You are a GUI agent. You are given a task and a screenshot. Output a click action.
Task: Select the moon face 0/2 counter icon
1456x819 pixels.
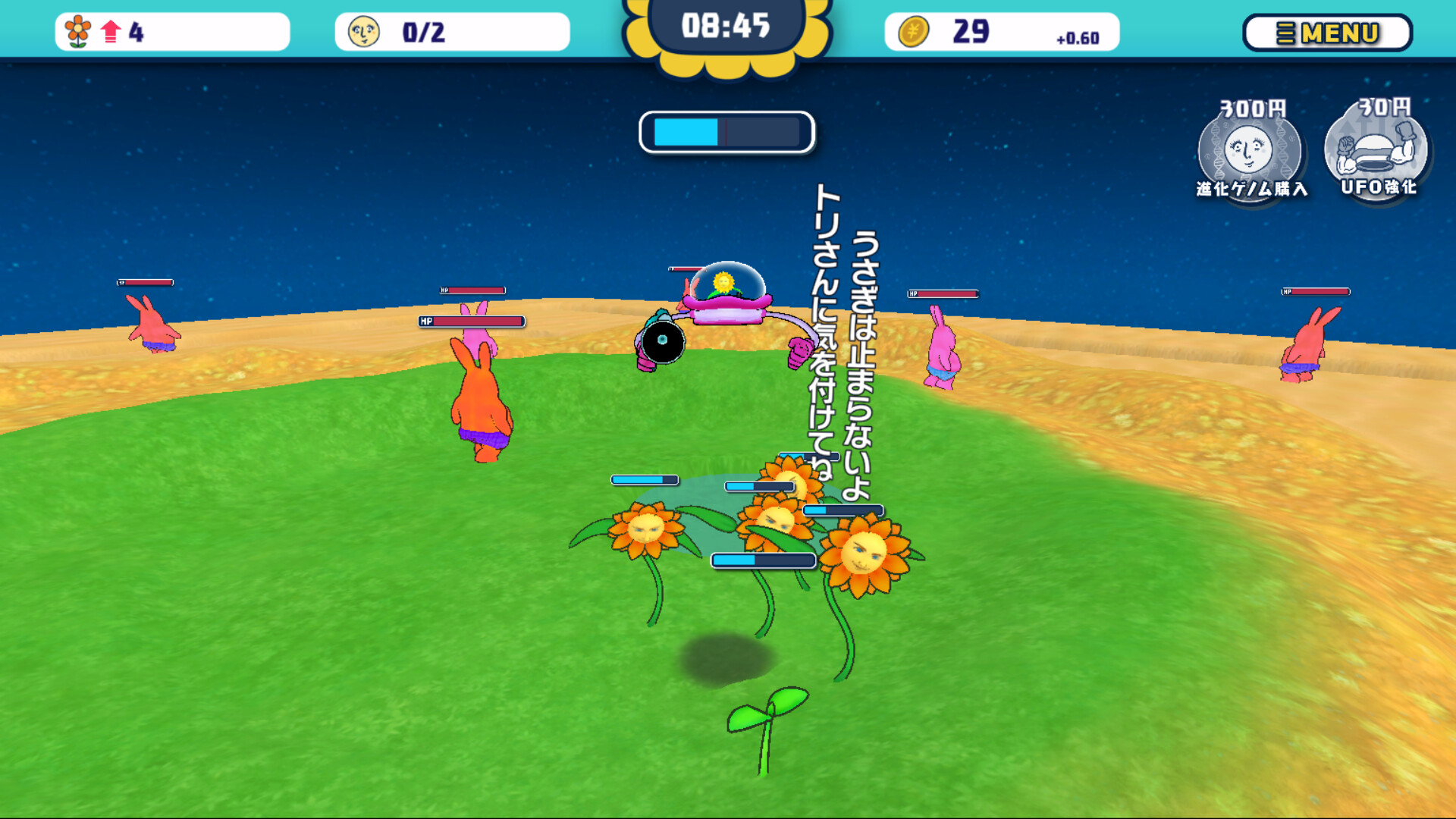click(x=363, y=29)
